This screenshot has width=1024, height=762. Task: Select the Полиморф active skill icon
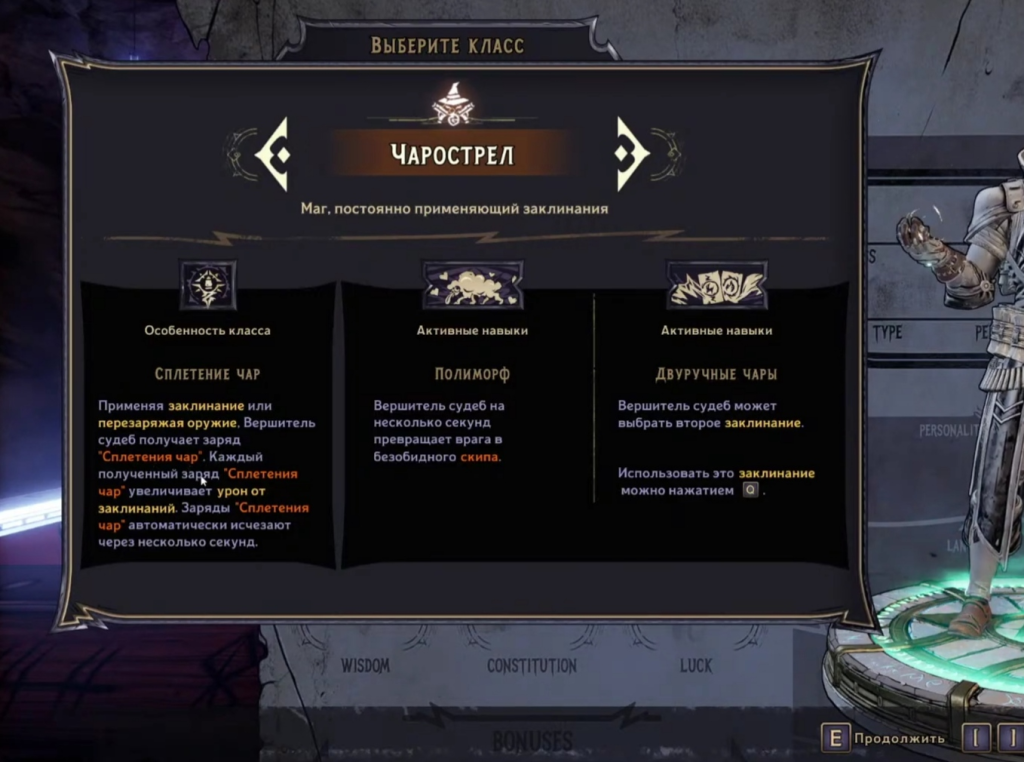(x=472, y=286)
